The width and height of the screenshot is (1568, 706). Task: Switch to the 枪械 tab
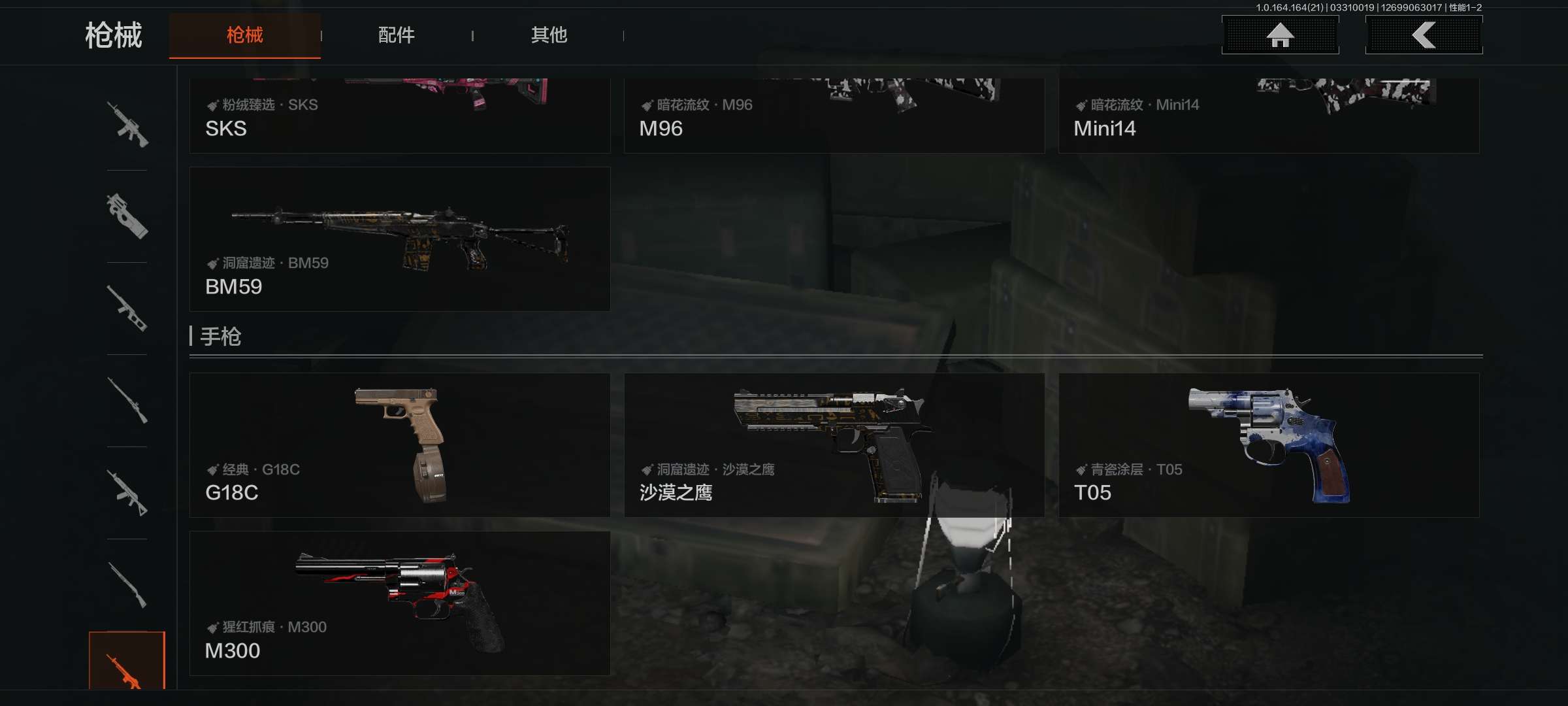244,35
